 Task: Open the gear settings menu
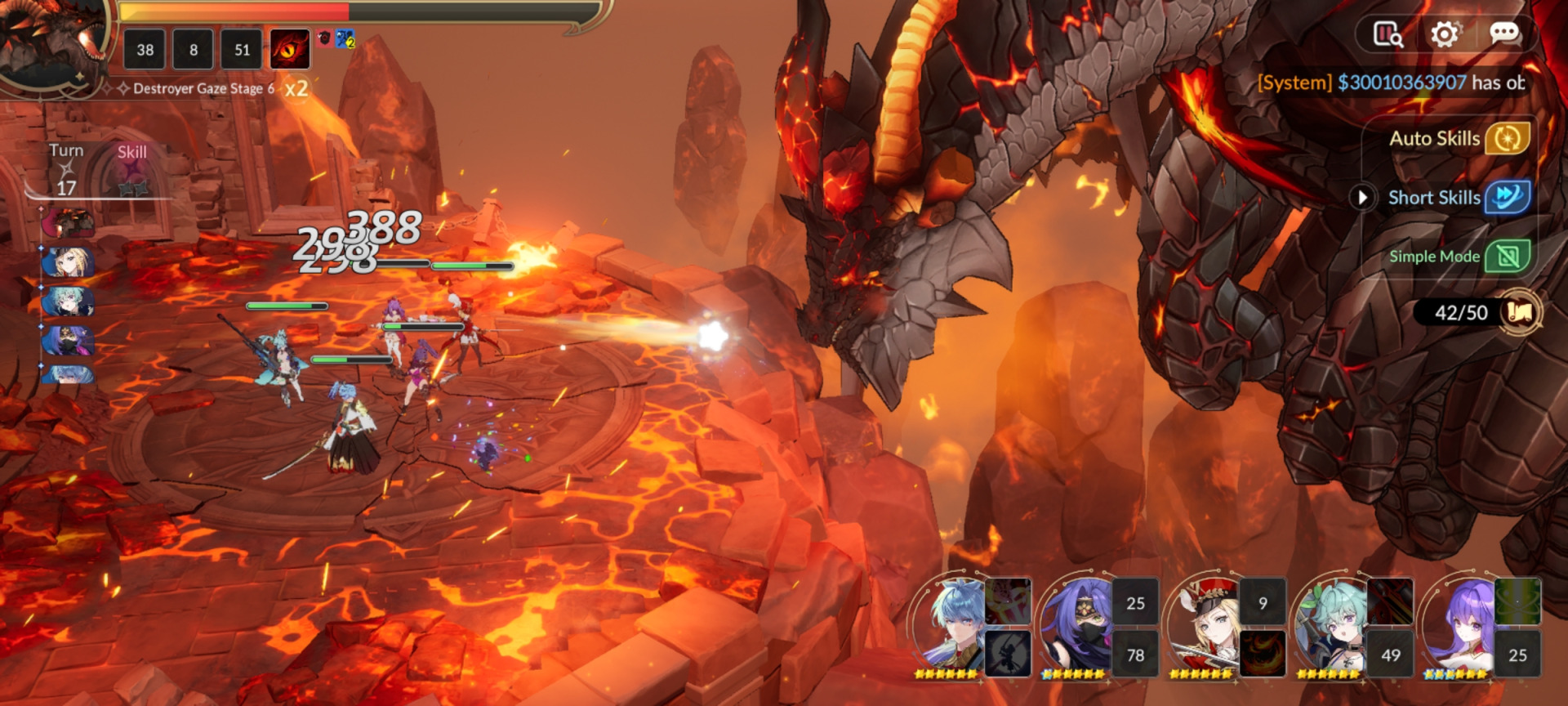tap(1444, 34)
